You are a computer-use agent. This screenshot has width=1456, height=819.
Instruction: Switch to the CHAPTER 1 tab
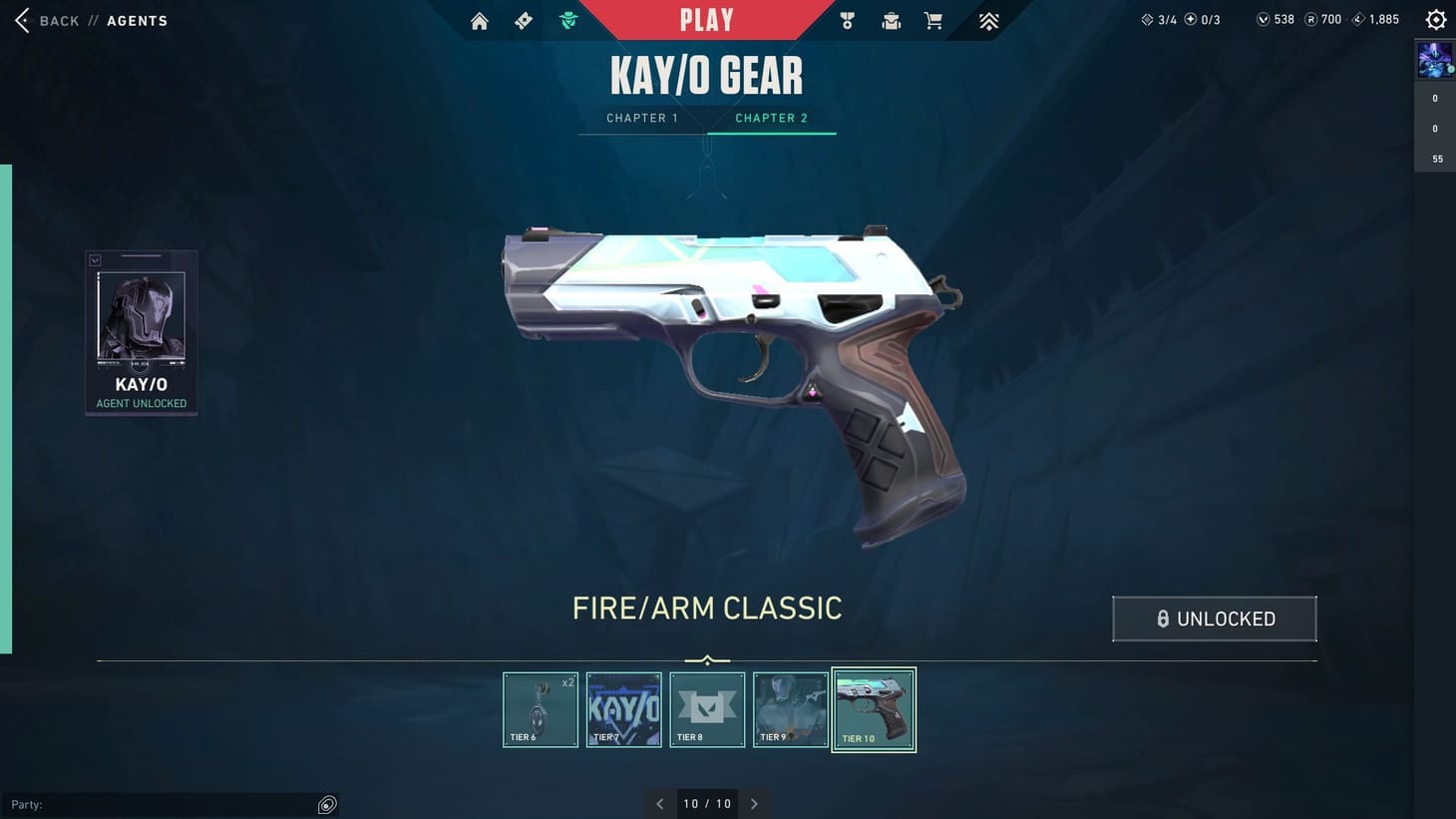tap(641, 118)
